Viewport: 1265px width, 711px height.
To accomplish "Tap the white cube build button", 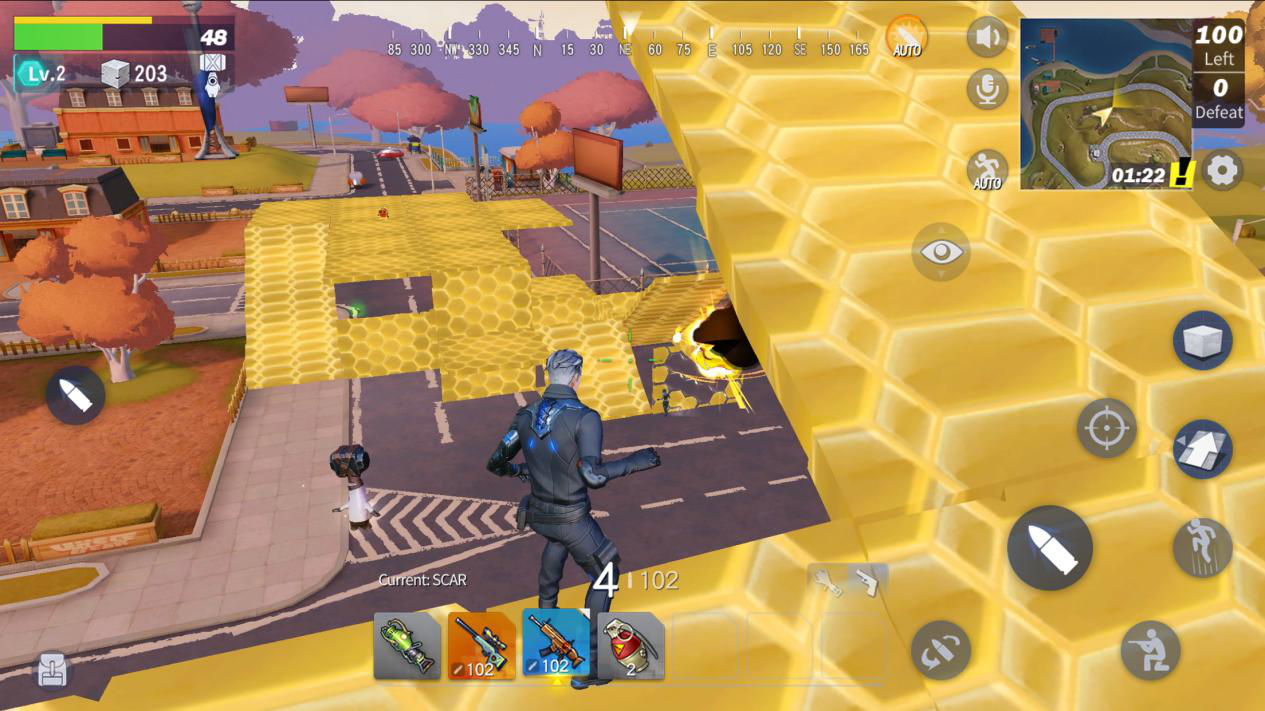I will coord(1202,340).
